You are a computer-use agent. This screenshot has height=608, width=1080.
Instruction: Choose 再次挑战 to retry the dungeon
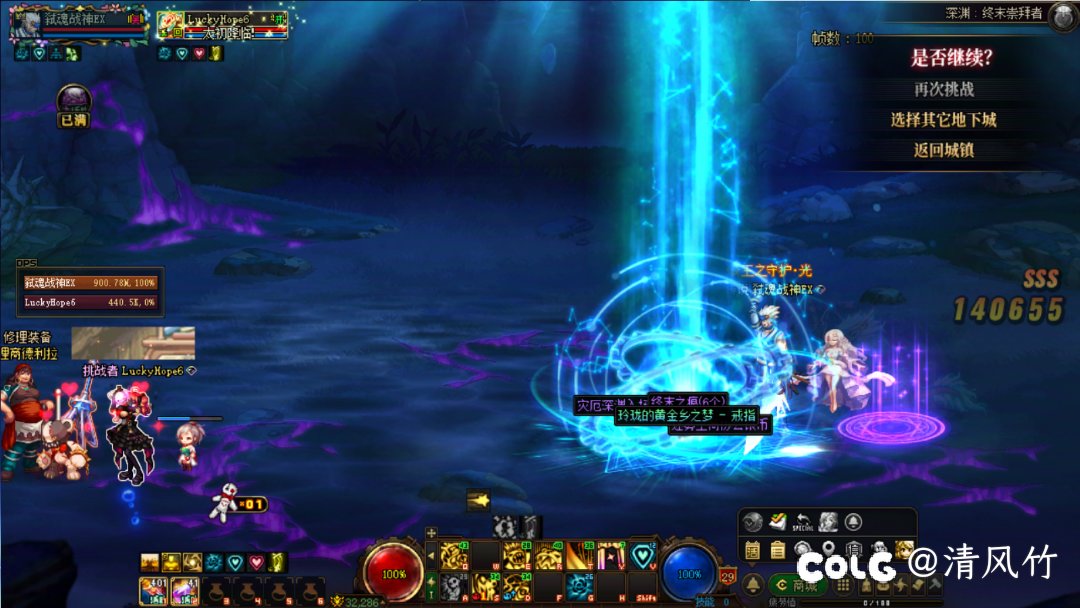(x=943, y=89)
